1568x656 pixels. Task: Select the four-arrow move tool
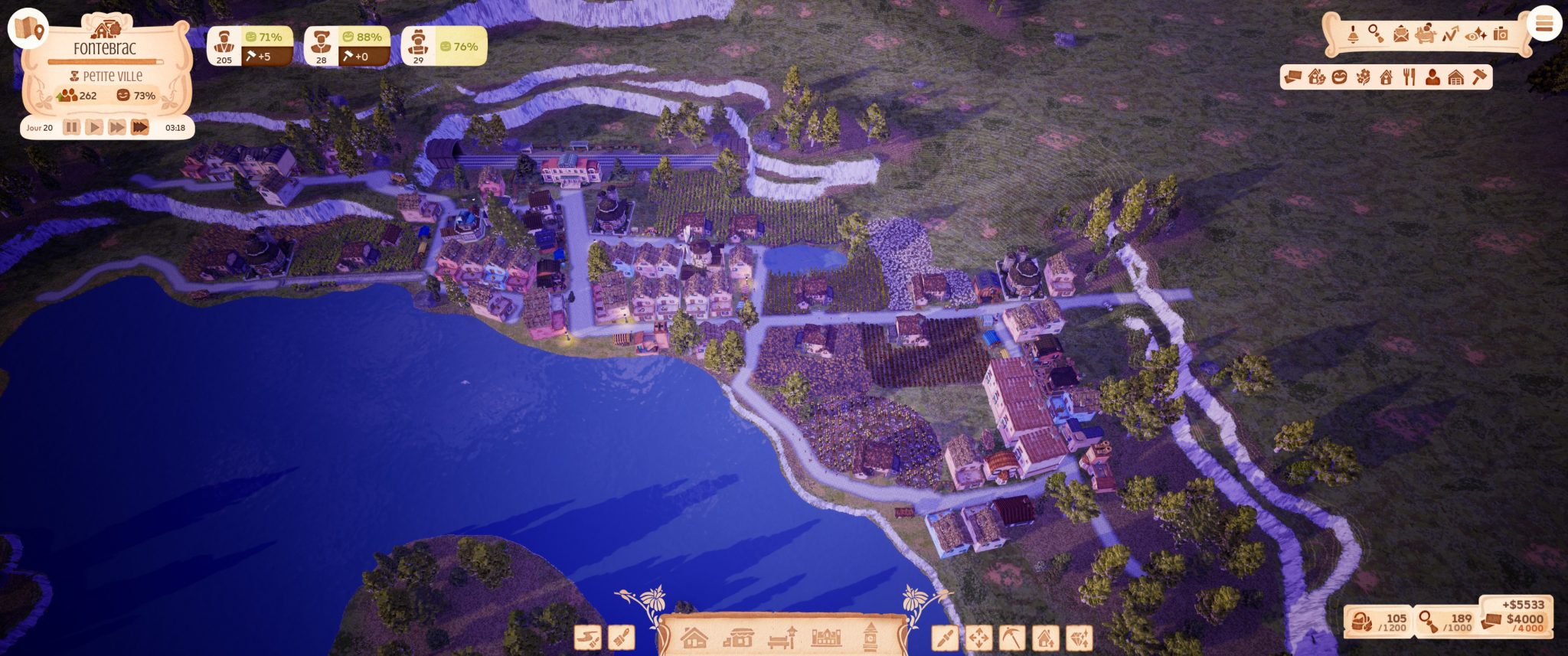point(978,638)
